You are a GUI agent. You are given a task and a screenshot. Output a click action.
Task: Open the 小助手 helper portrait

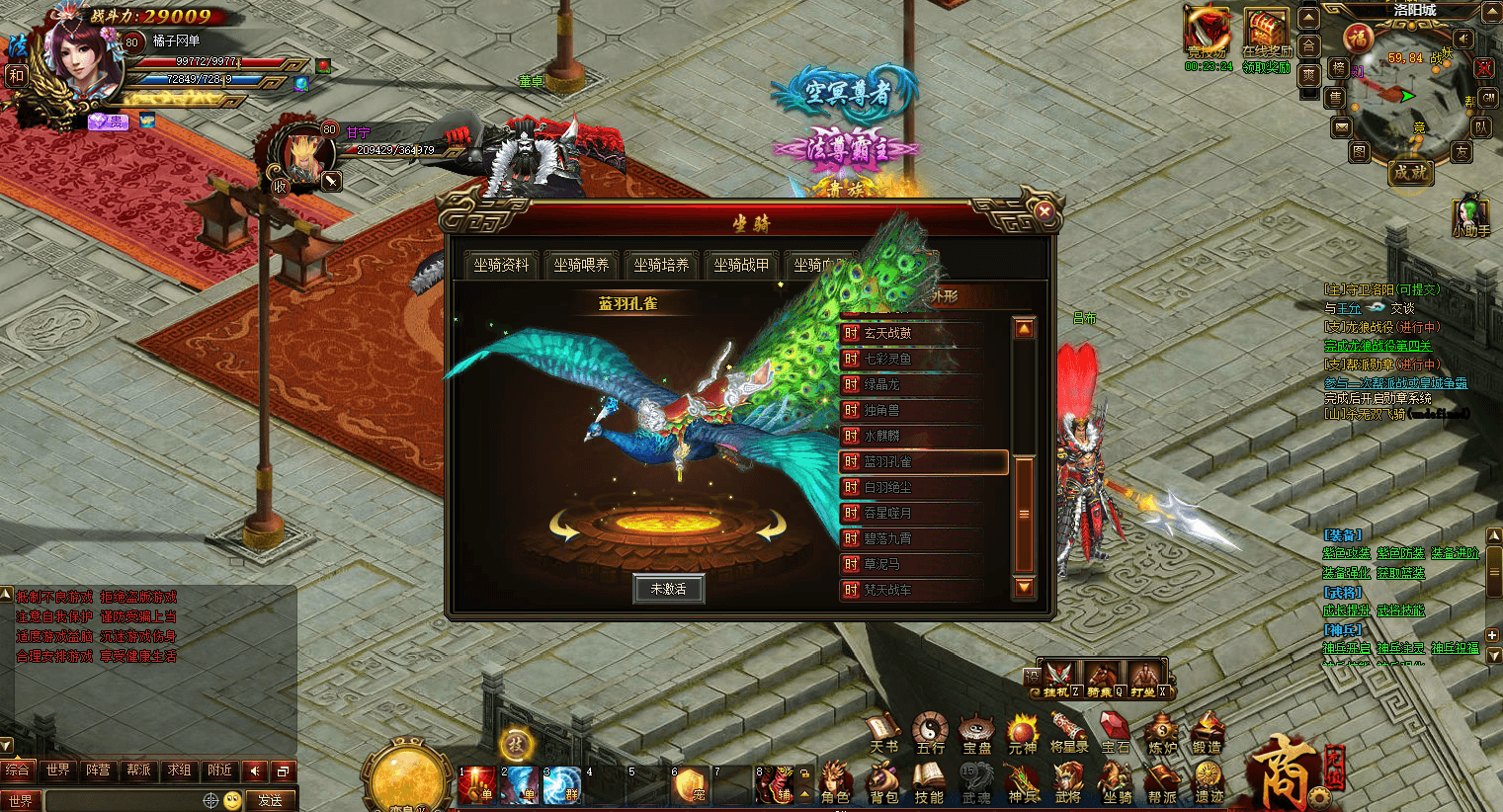[1470, 215]
